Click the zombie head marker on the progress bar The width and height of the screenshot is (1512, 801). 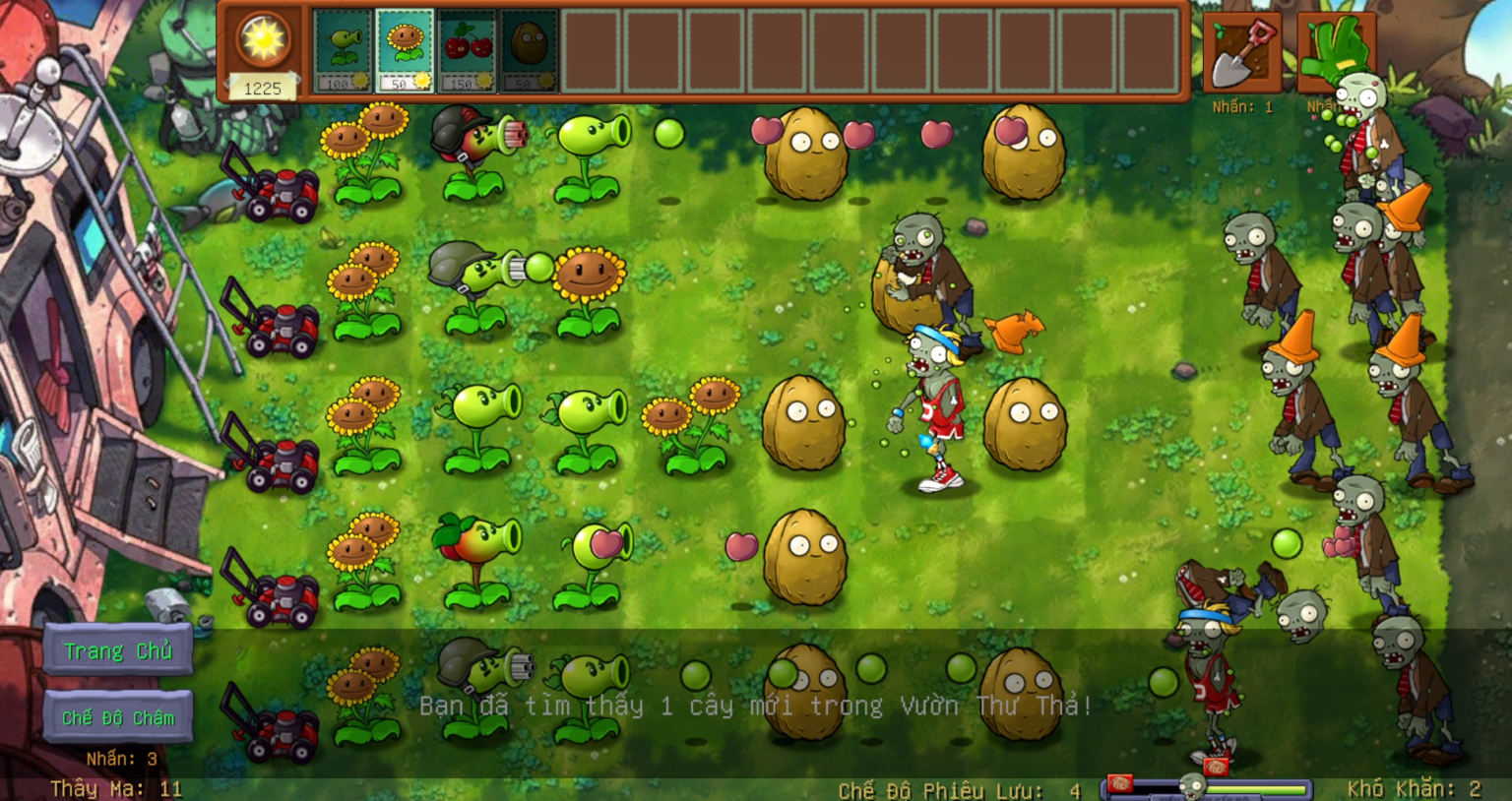click(x=1193, y=784)
